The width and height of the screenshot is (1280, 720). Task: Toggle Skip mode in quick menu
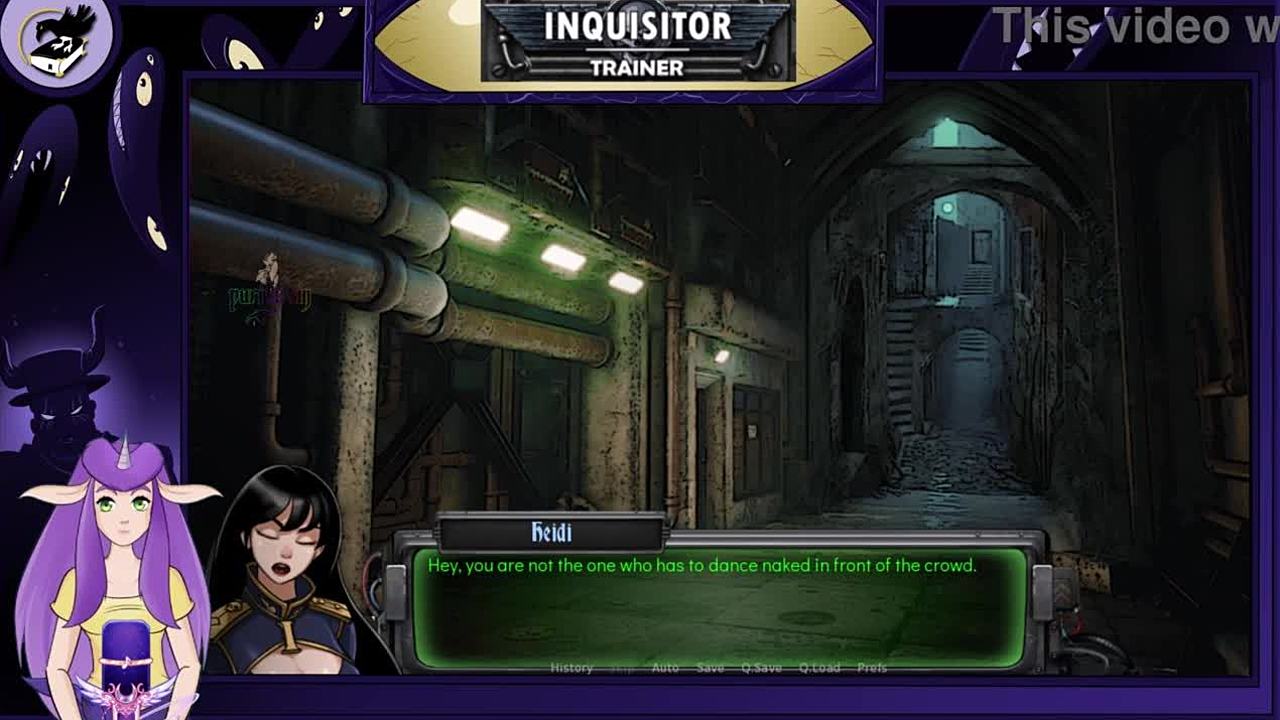click(622, 668)
